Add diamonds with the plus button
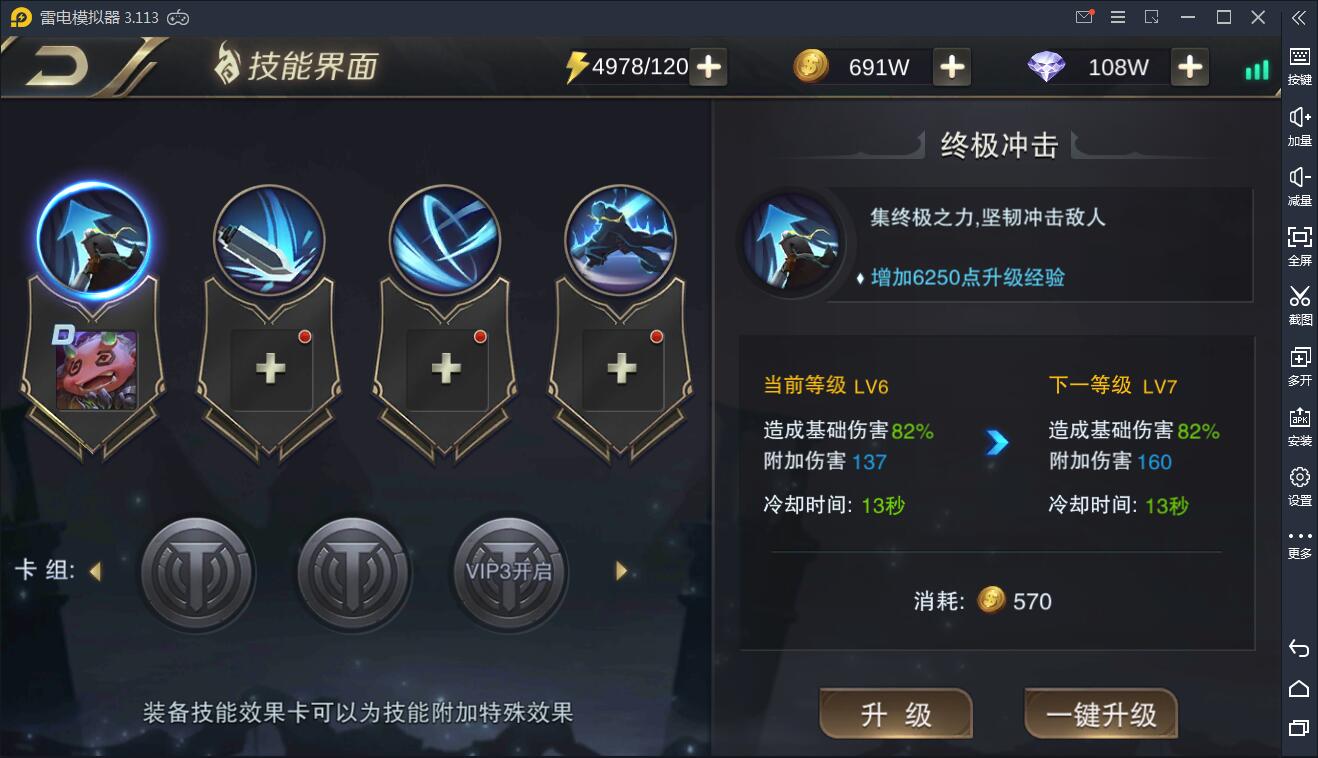 click(1189, 67)
